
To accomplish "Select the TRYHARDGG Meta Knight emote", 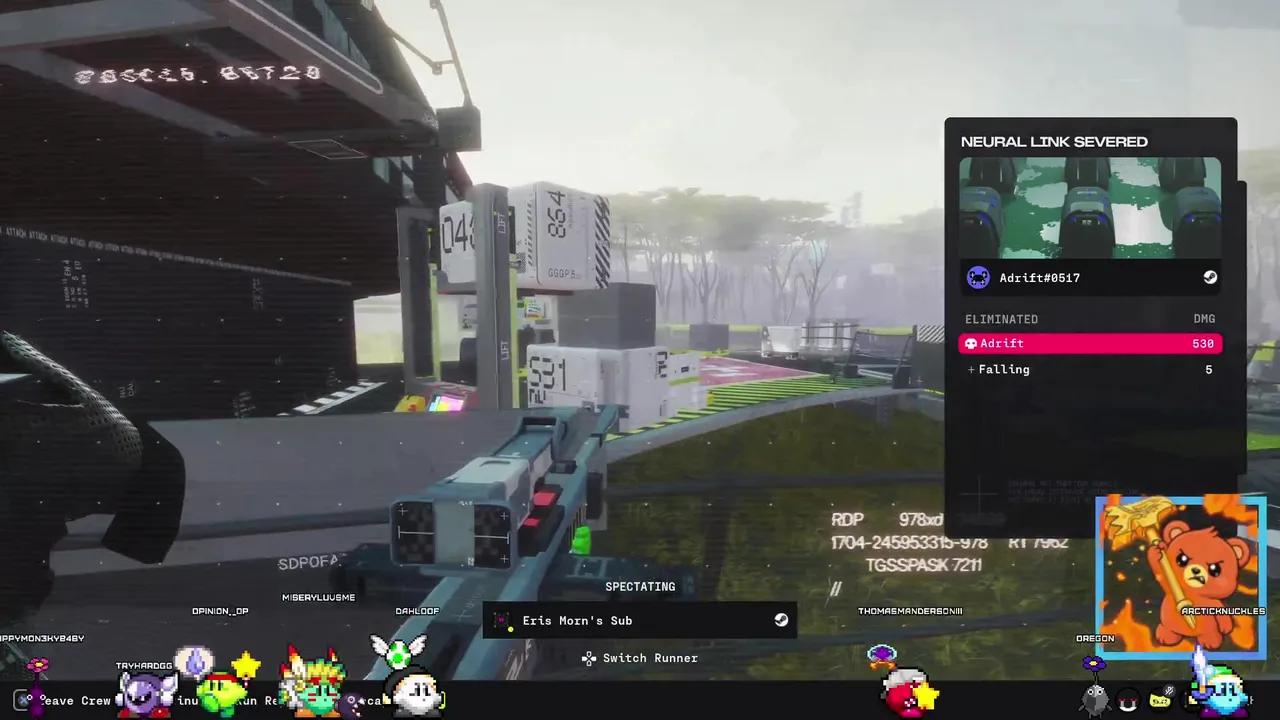I will [x=144, y=690].
